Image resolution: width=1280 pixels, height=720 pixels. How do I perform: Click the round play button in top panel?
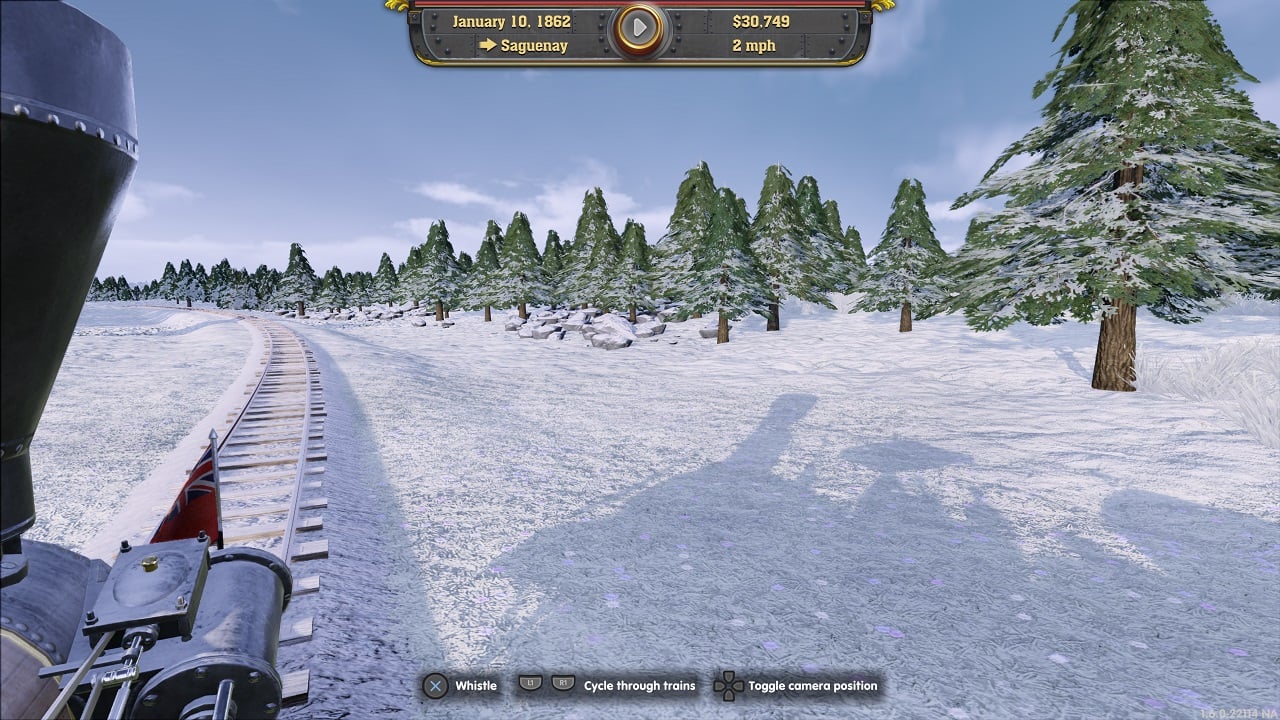click(639, 29)
